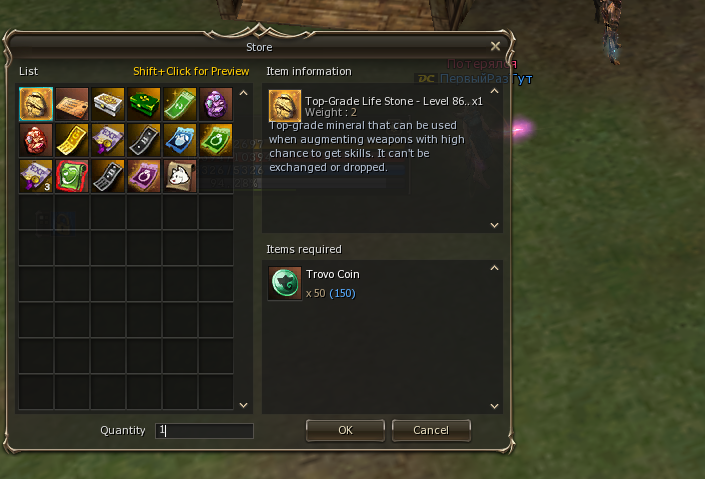
Task: Choose the silver treasure chest item
Action: point(108,104)
